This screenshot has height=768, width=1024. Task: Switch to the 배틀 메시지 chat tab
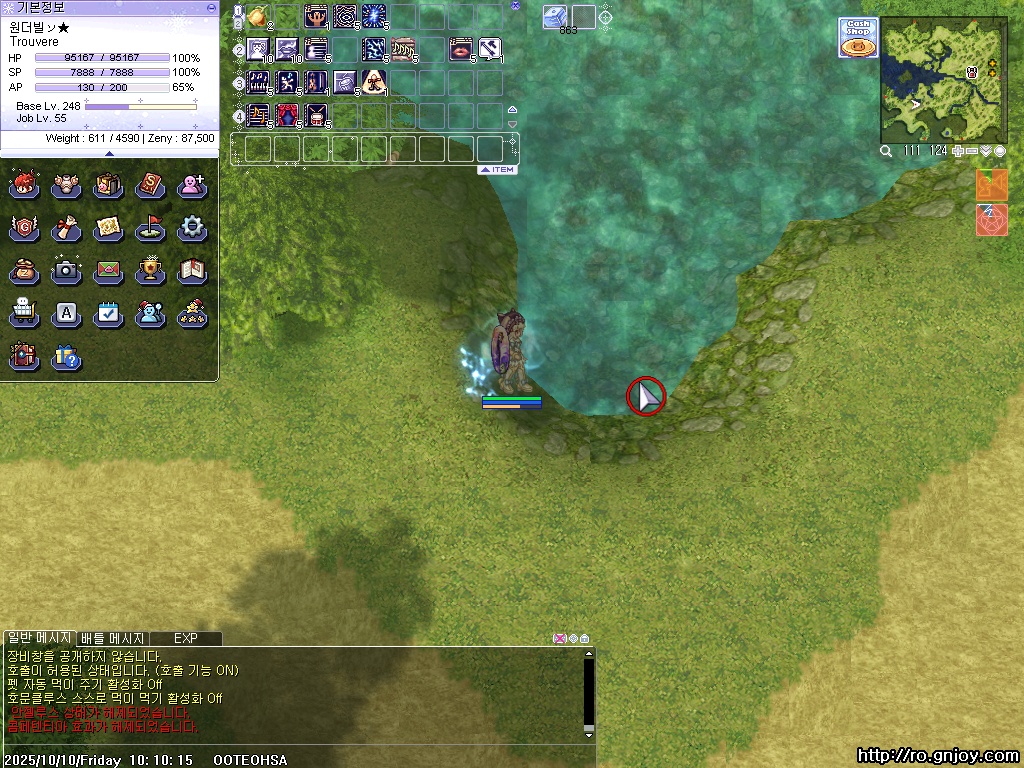click(113, 638)
